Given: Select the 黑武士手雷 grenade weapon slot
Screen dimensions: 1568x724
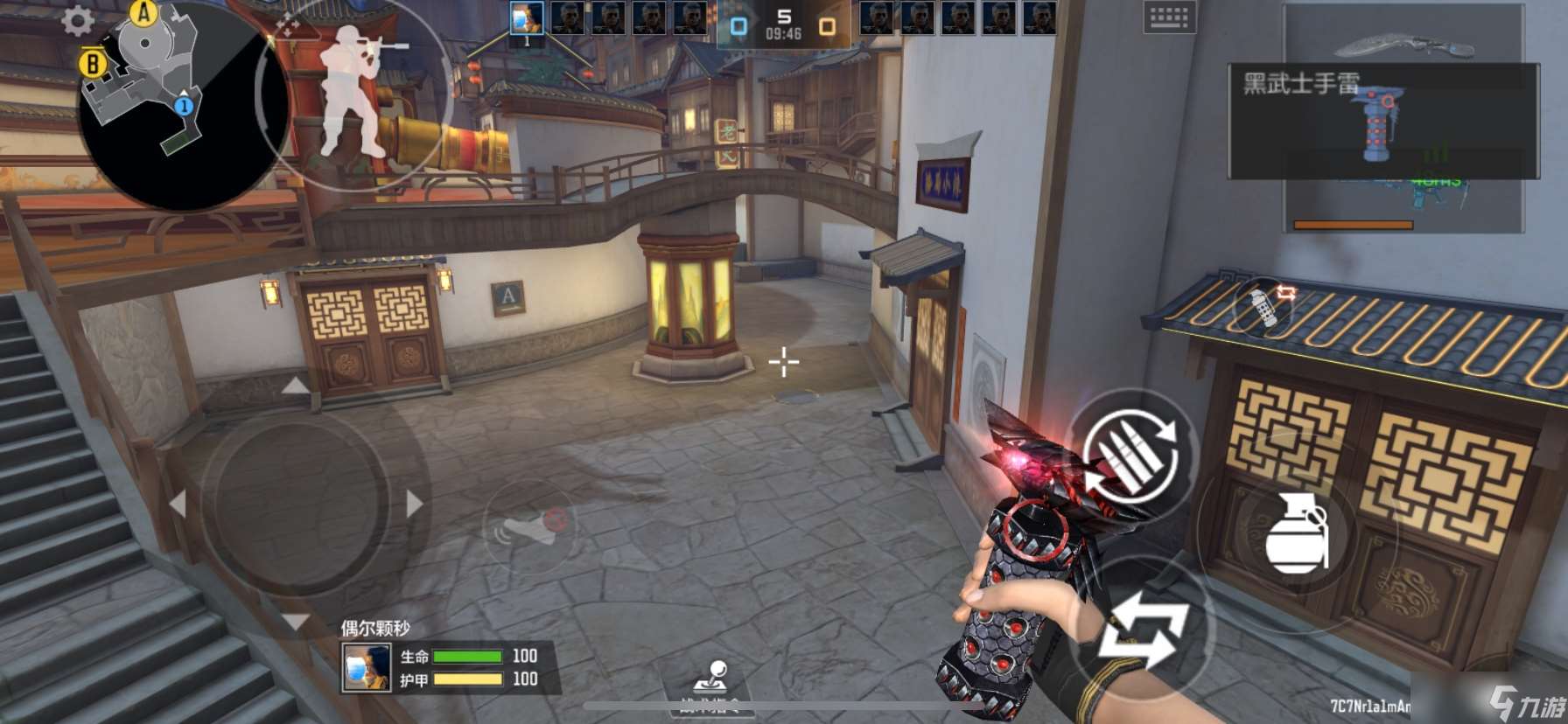Looking at the screenshot, I should click(x=1382, y=121).
